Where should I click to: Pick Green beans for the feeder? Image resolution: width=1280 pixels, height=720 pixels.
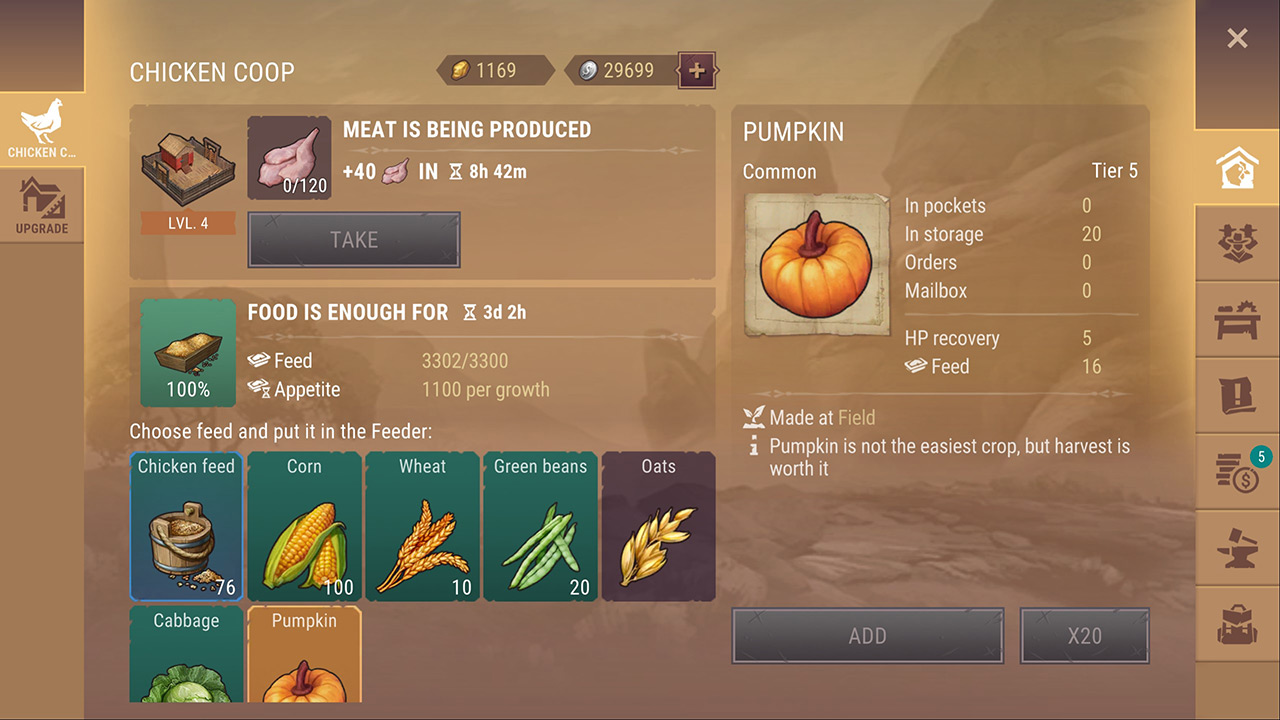tap(540, 527)
